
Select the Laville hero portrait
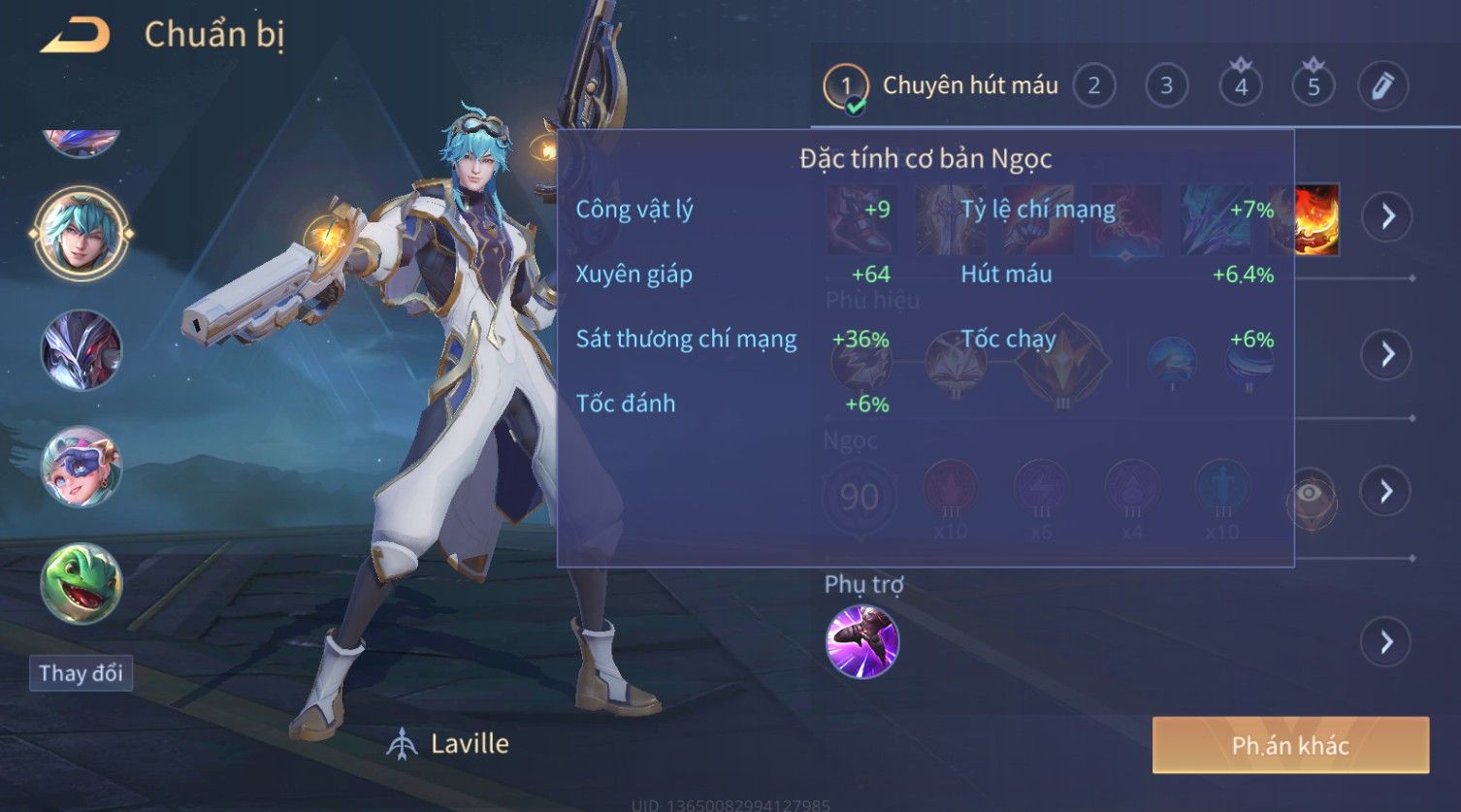coord(81,234)
